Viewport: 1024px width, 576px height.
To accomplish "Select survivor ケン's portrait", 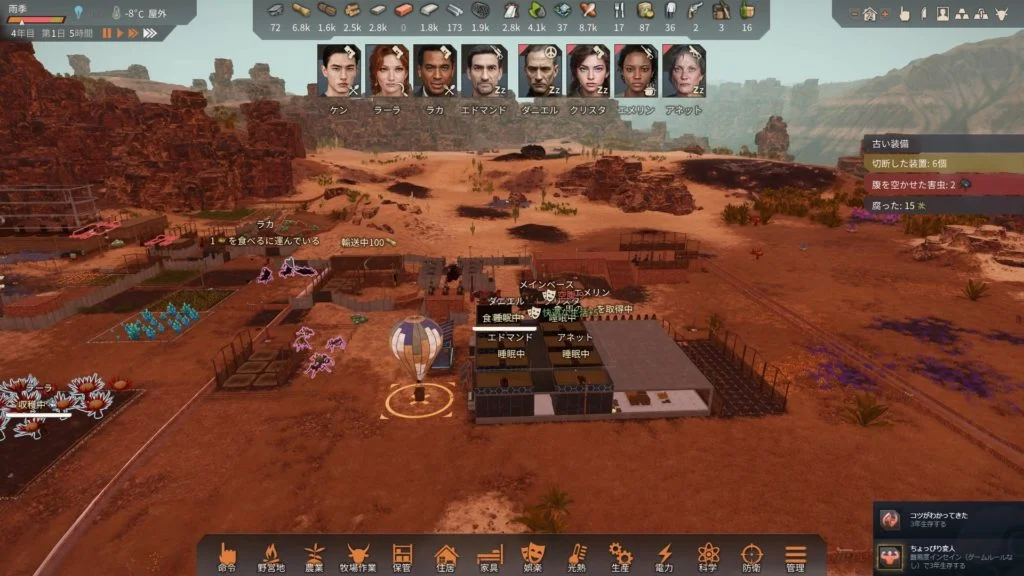I will click(x=339, y=70).
